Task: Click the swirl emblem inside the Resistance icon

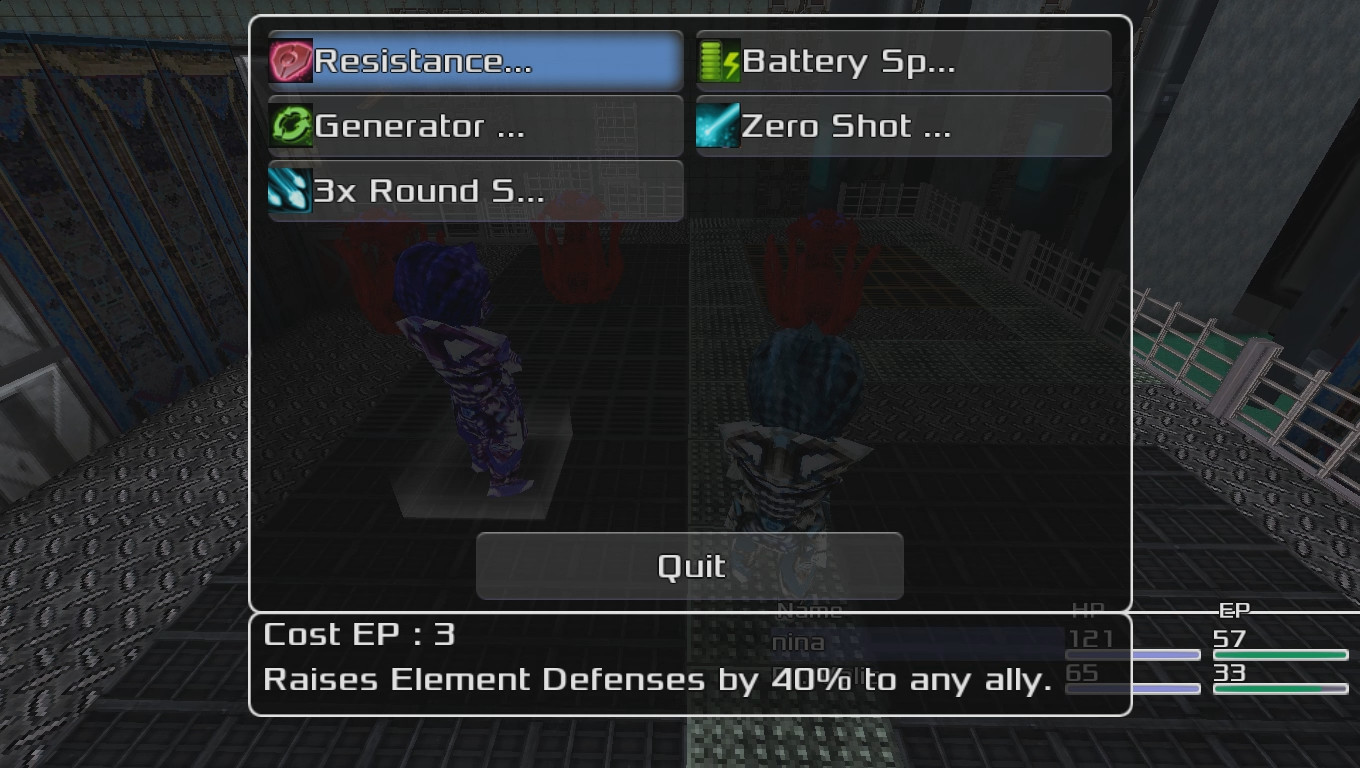Action: 288,60
